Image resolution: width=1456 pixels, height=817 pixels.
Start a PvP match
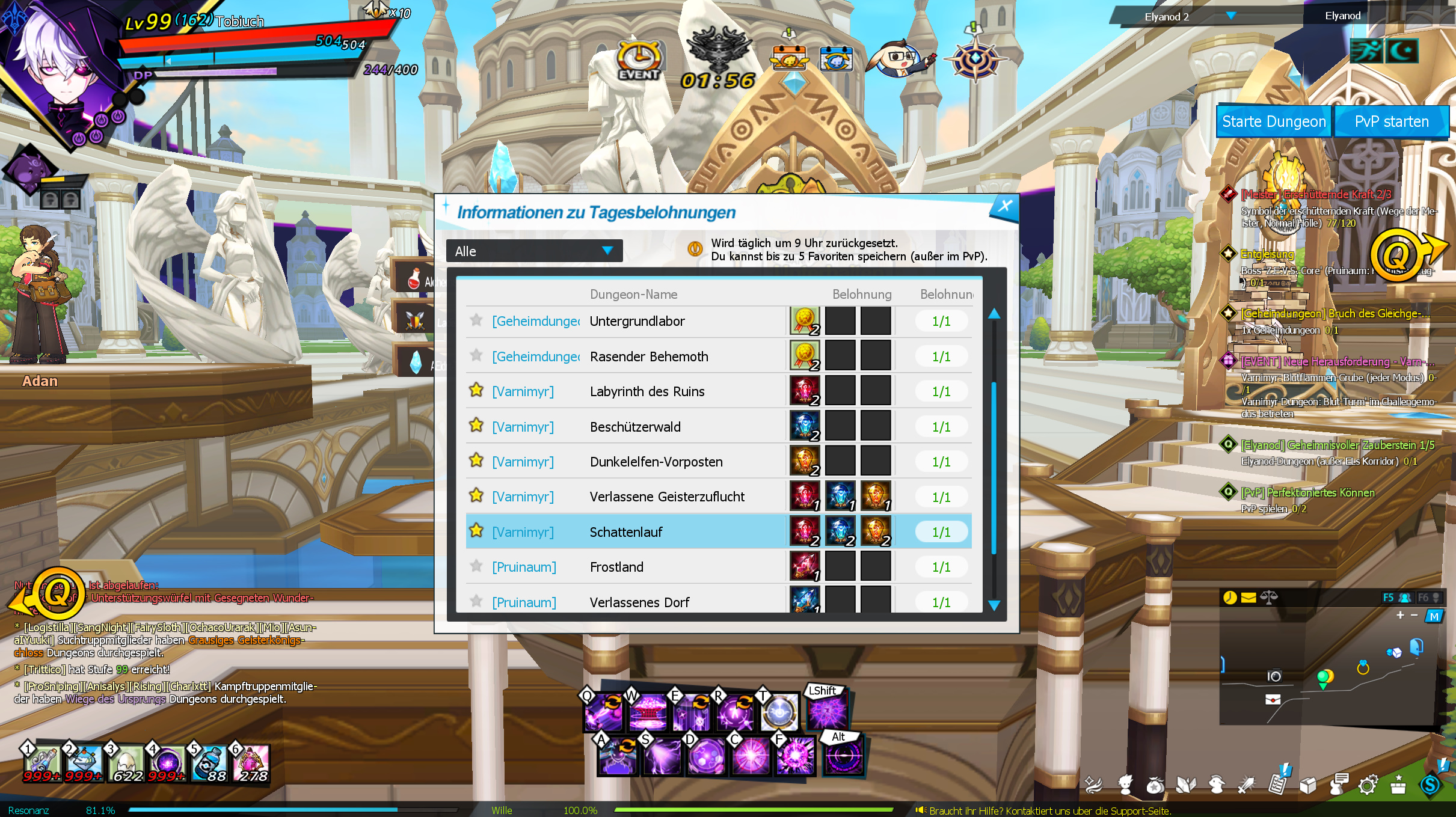pyautogui.click(x=1391, y=122)
